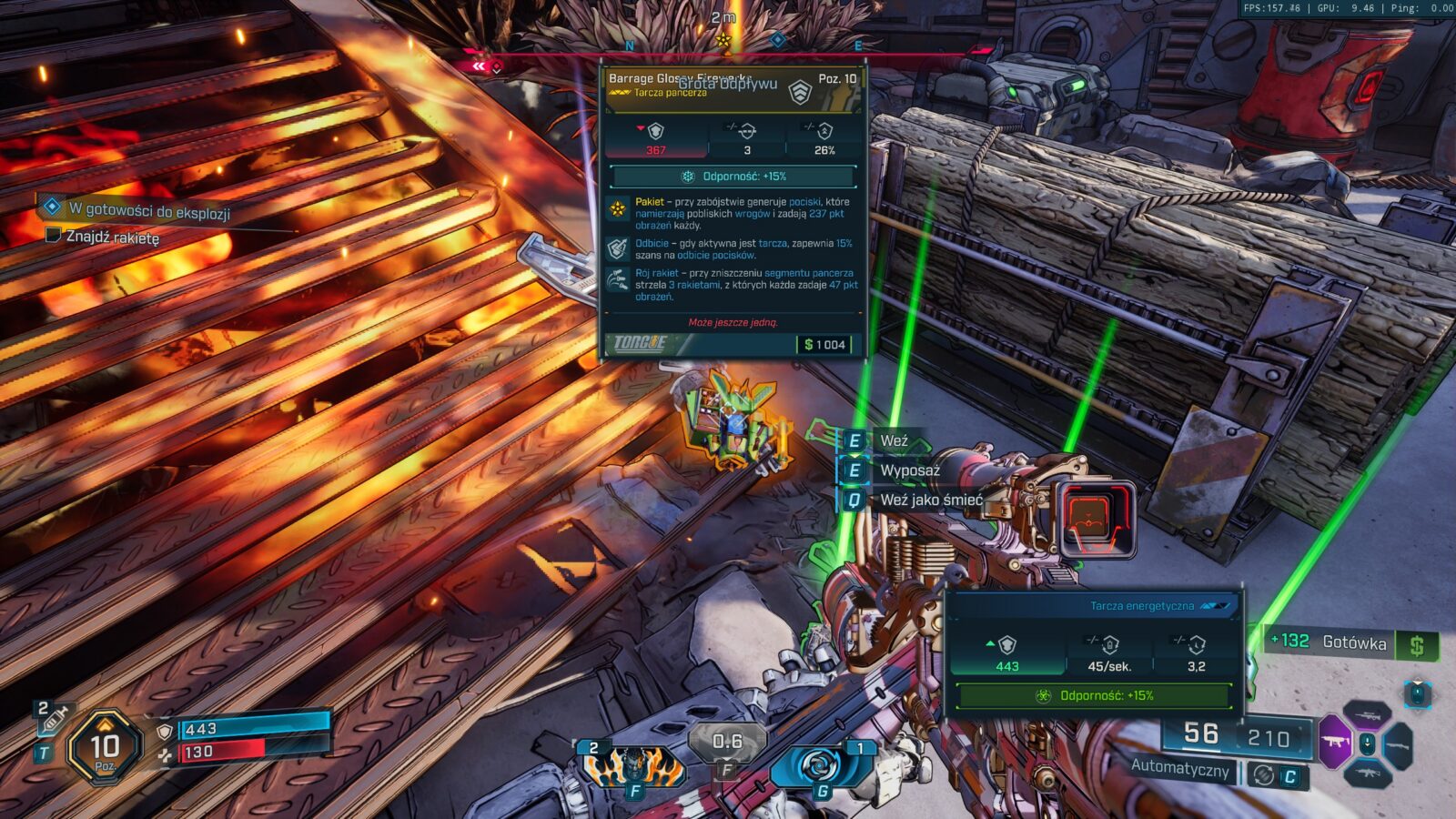This screenshot has height=819, width=1456.
Task: Inspect the Barrage shield item card
Action: point(733,211)
